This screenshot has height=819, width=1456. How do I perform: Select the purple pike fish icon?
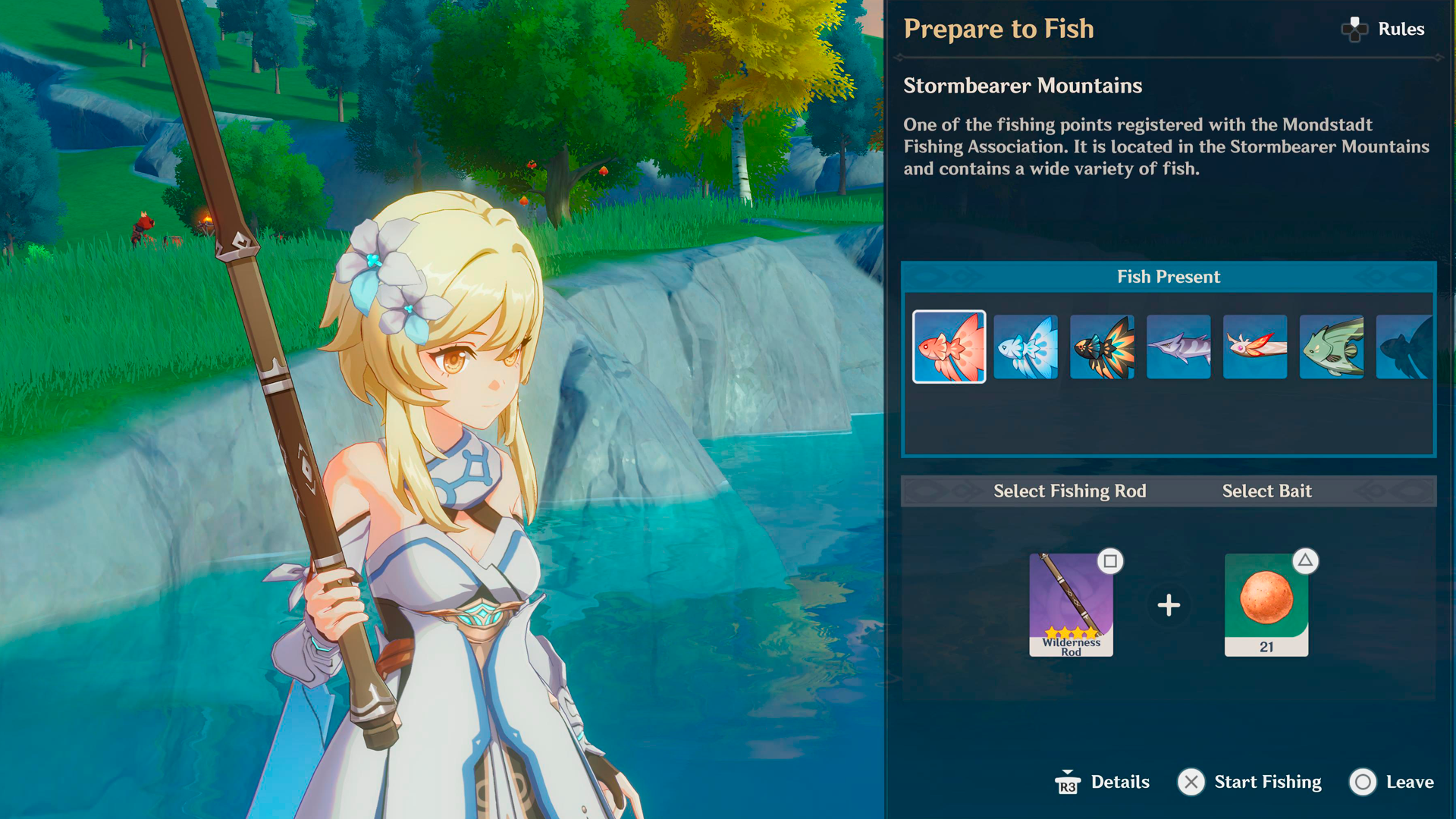coord(1178,347)
